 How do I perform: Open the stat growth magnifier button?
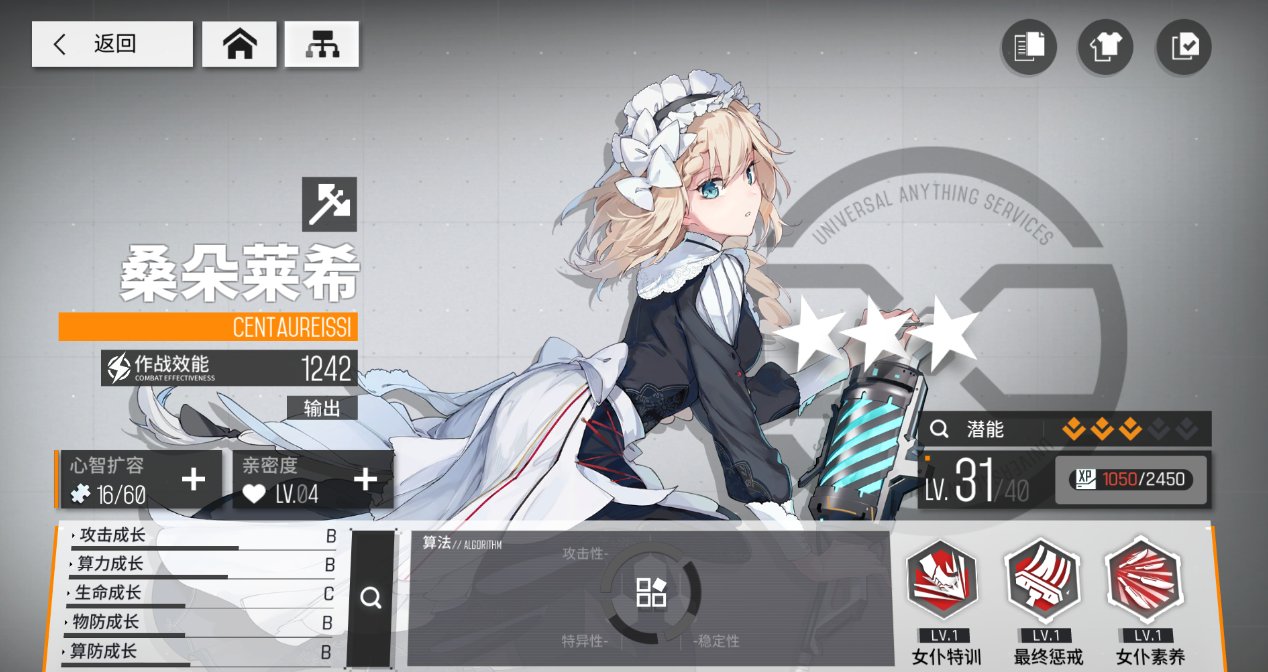point(371,598)
